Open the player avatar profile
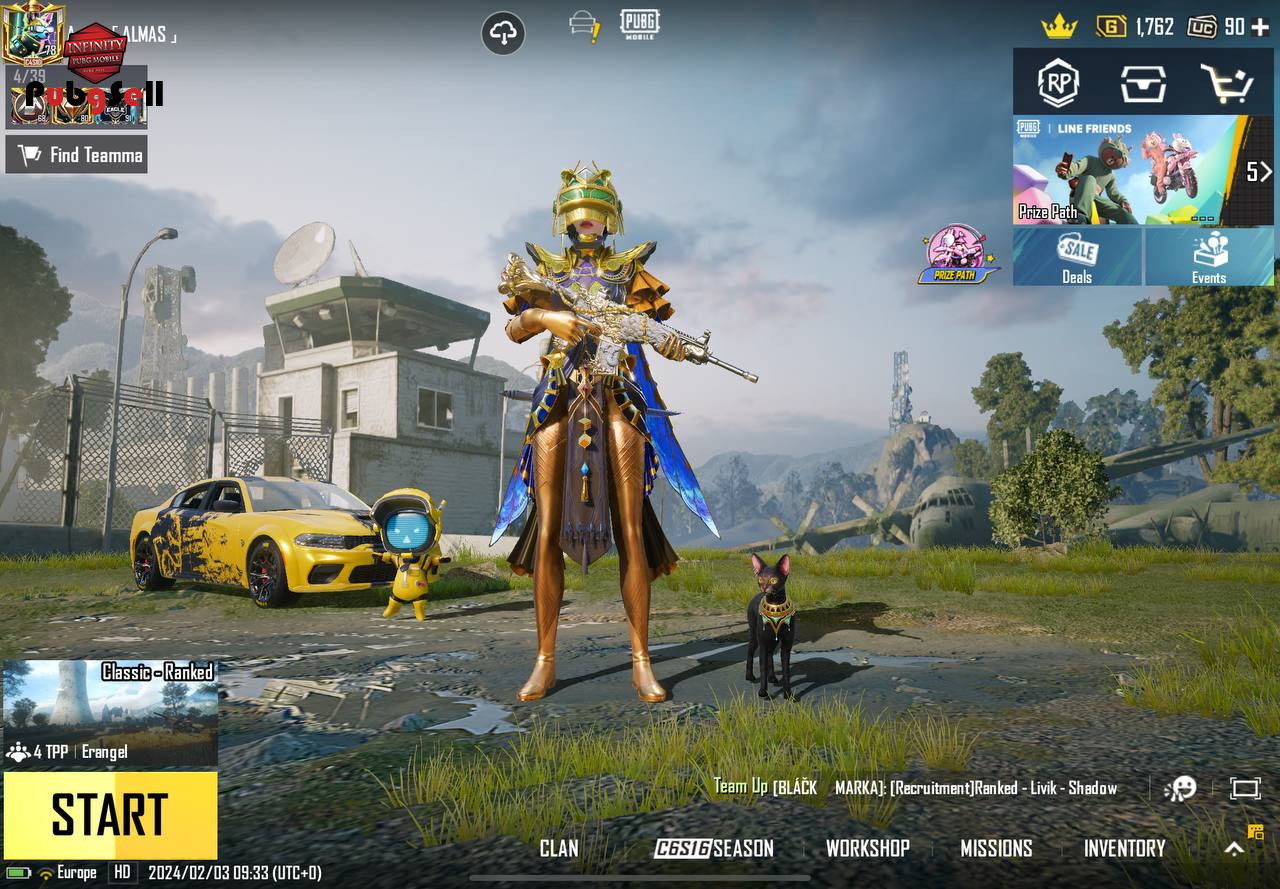Image resolution: width=1280 pixels, height=889 pixels. 32,34
